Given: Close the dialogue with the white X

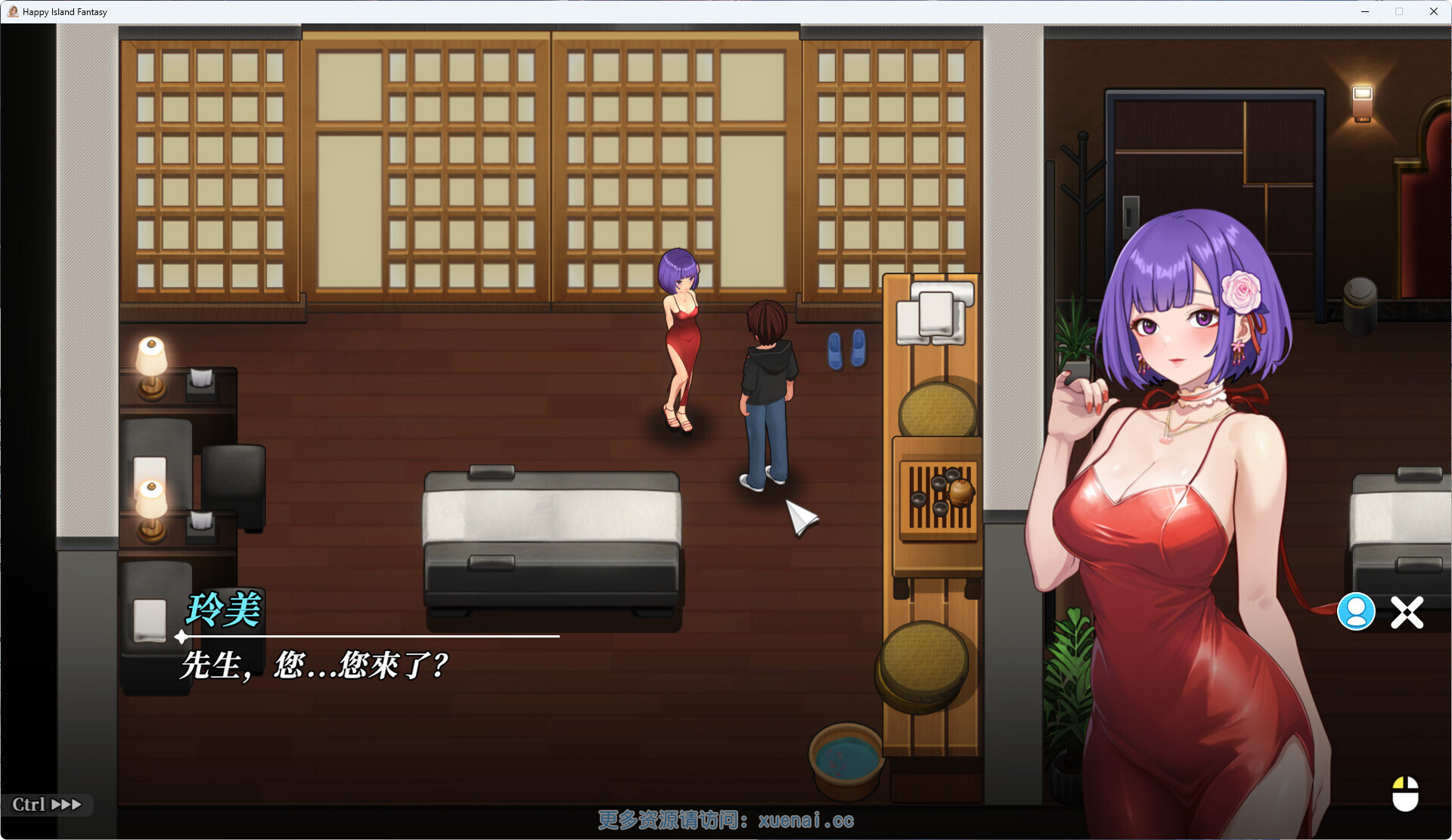Looking at the screenshot, I should pos(1407,612).
